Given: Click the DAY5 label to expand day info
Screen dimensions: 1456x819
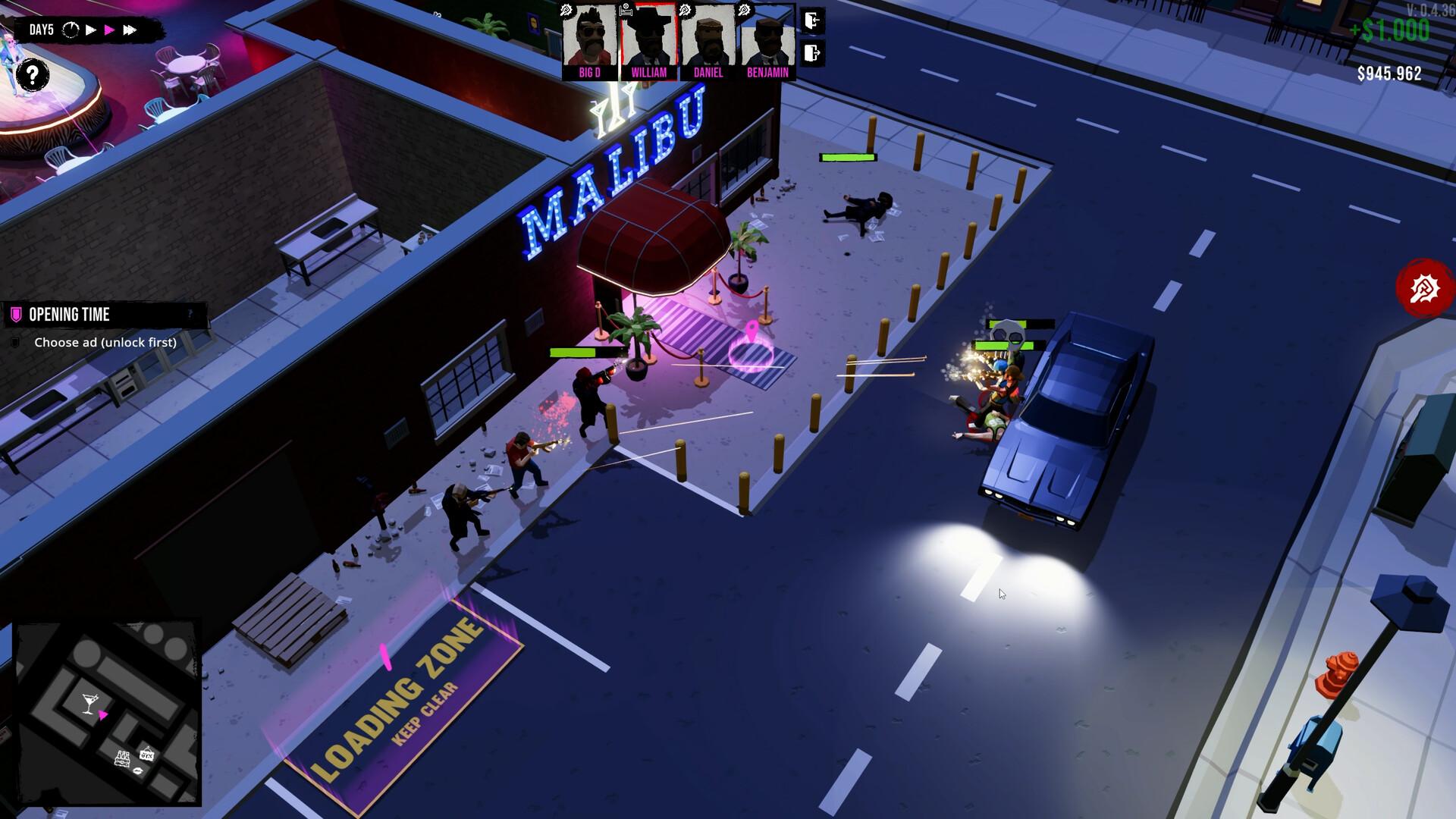Looking at the screenshot, I should pos(42,30).
